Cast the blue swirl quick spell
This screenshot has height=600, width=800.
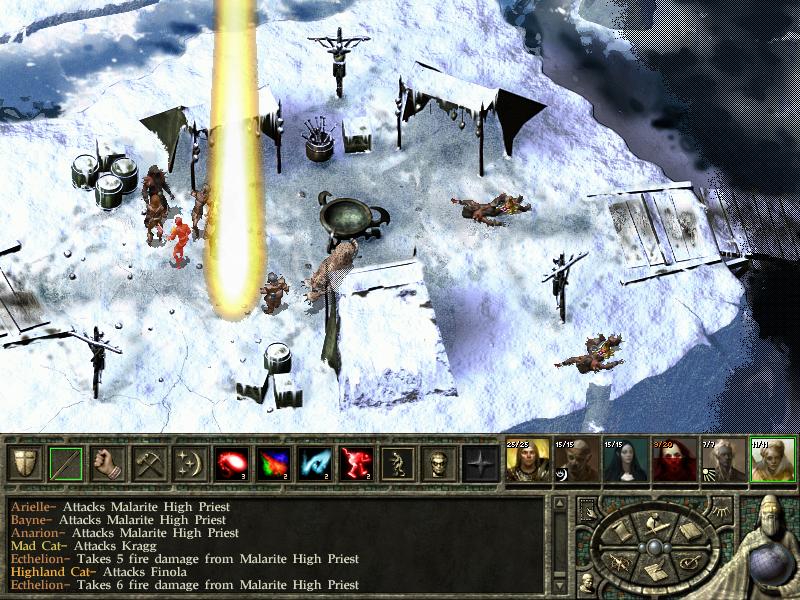coord(316,464)
